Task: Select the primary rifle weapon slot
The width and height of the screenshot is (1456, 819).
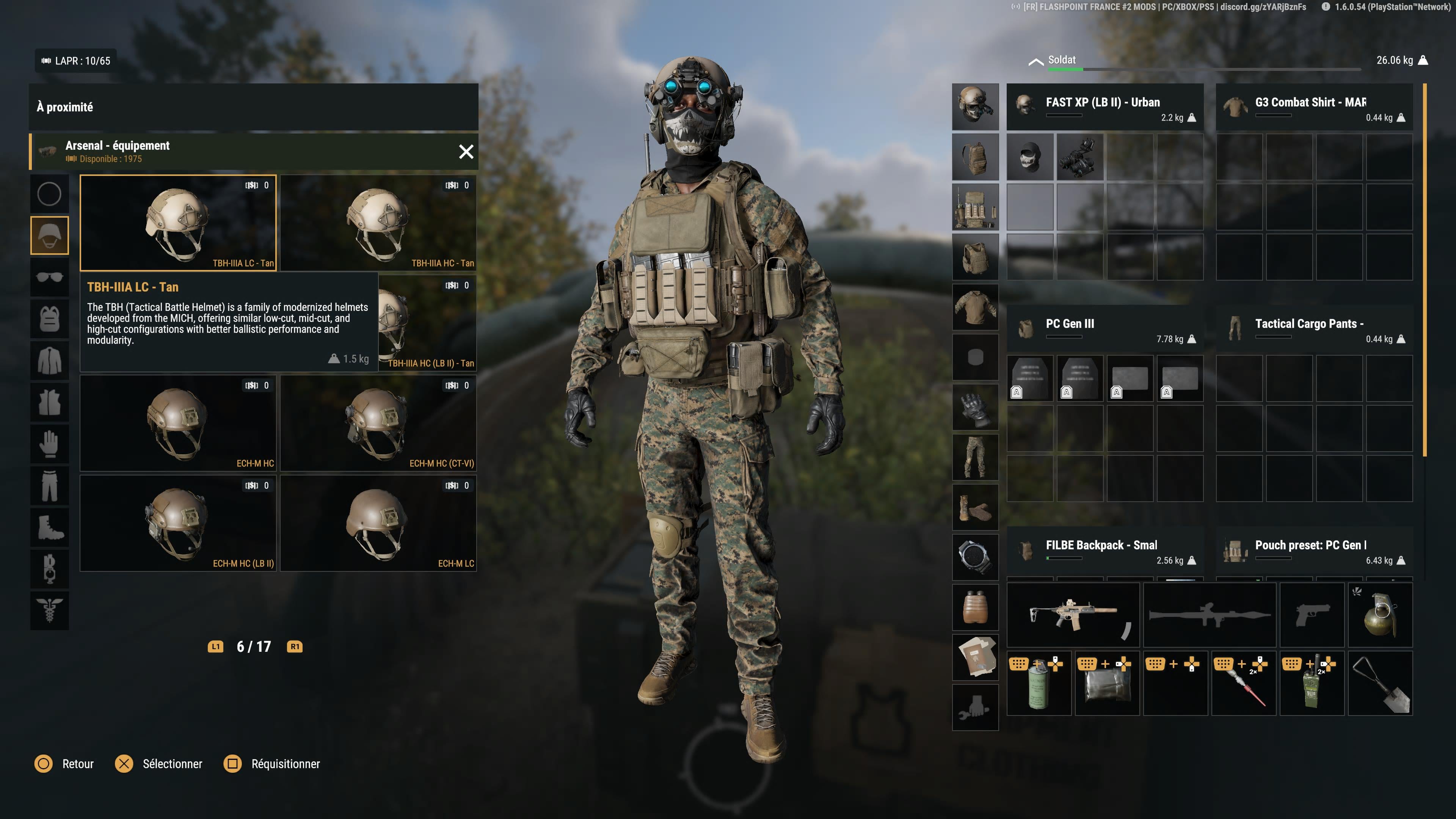Action: point(1073,615)
